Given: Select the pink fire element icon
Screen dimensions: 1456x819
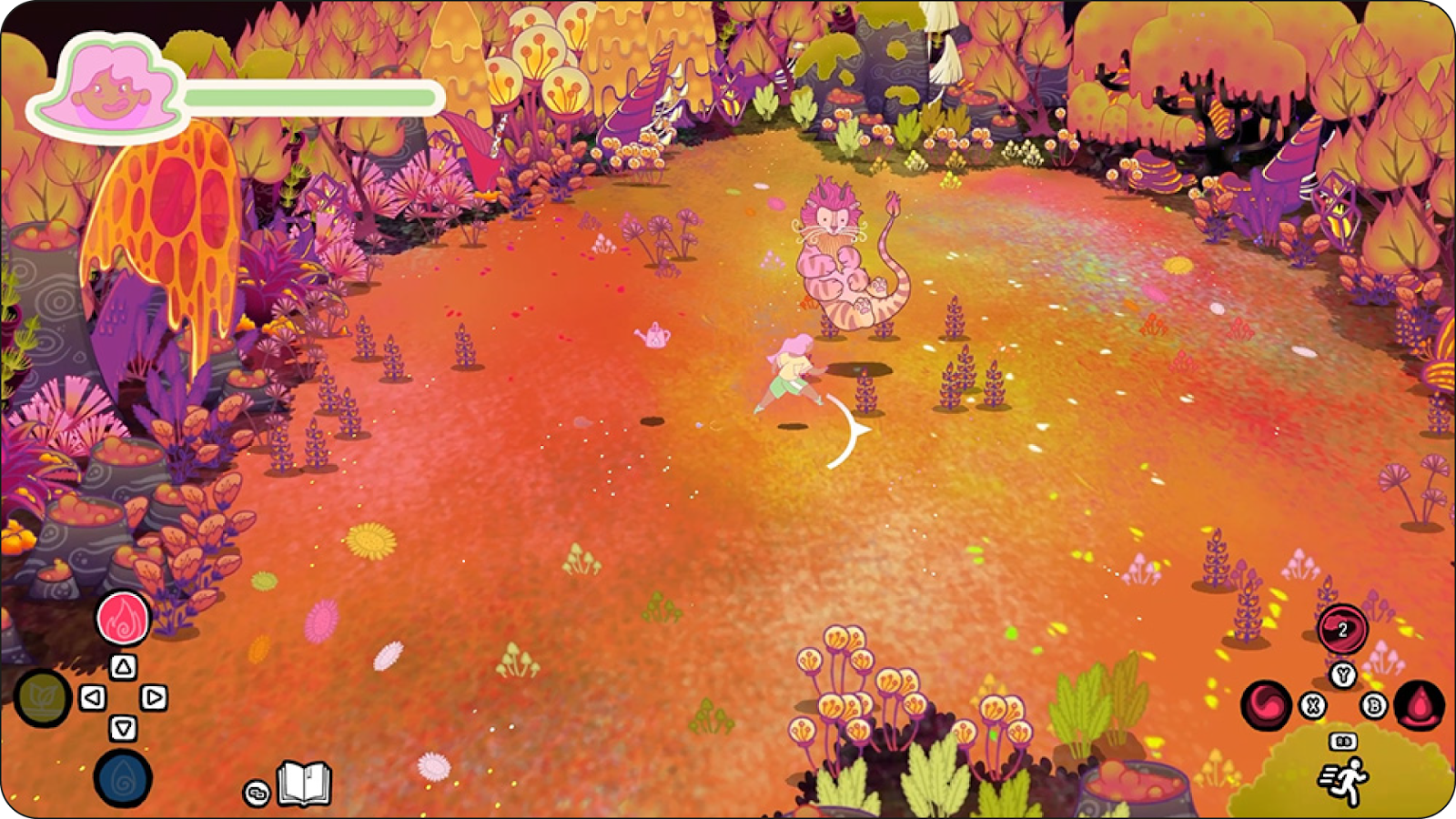Looking at the screenshot, I should (x=123, y=618).
